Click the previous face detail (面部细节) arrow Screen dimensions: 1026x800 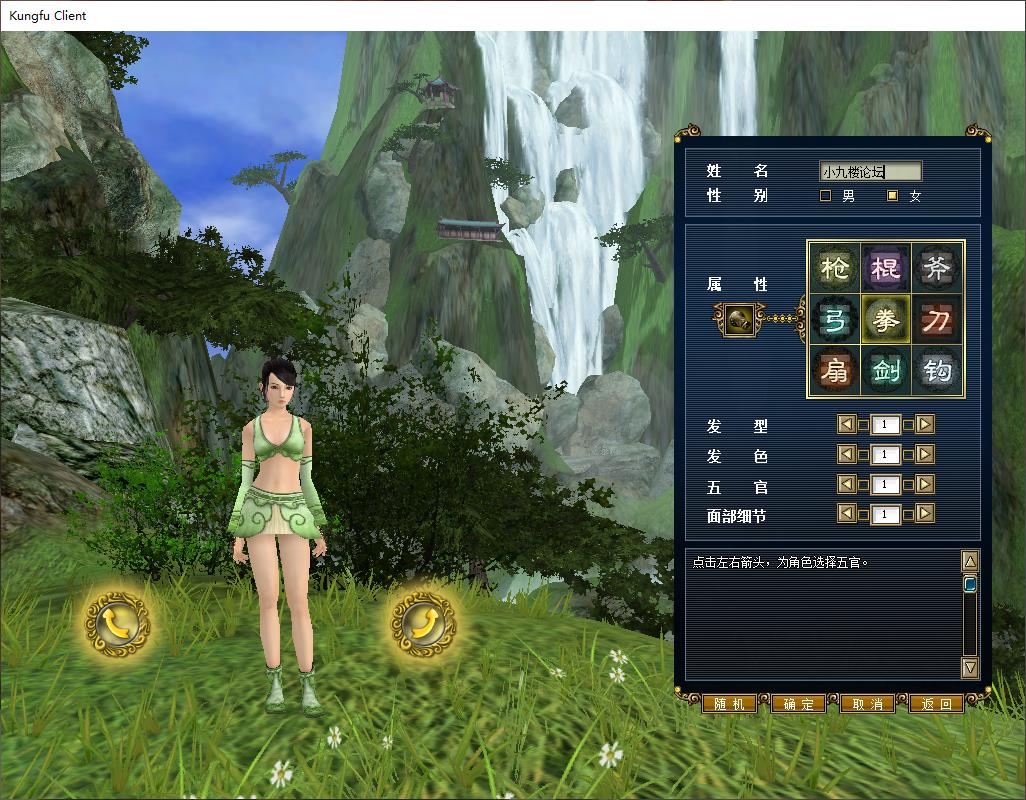(x=846, y=515)
